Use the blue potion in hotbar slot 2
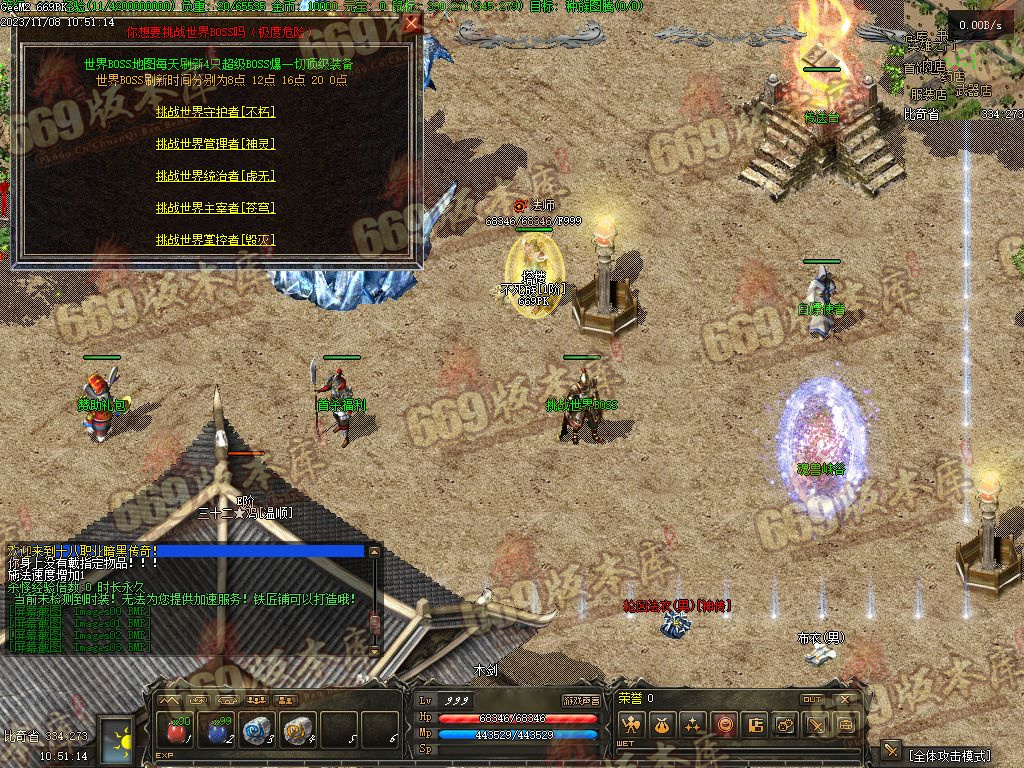 [216, 730]
